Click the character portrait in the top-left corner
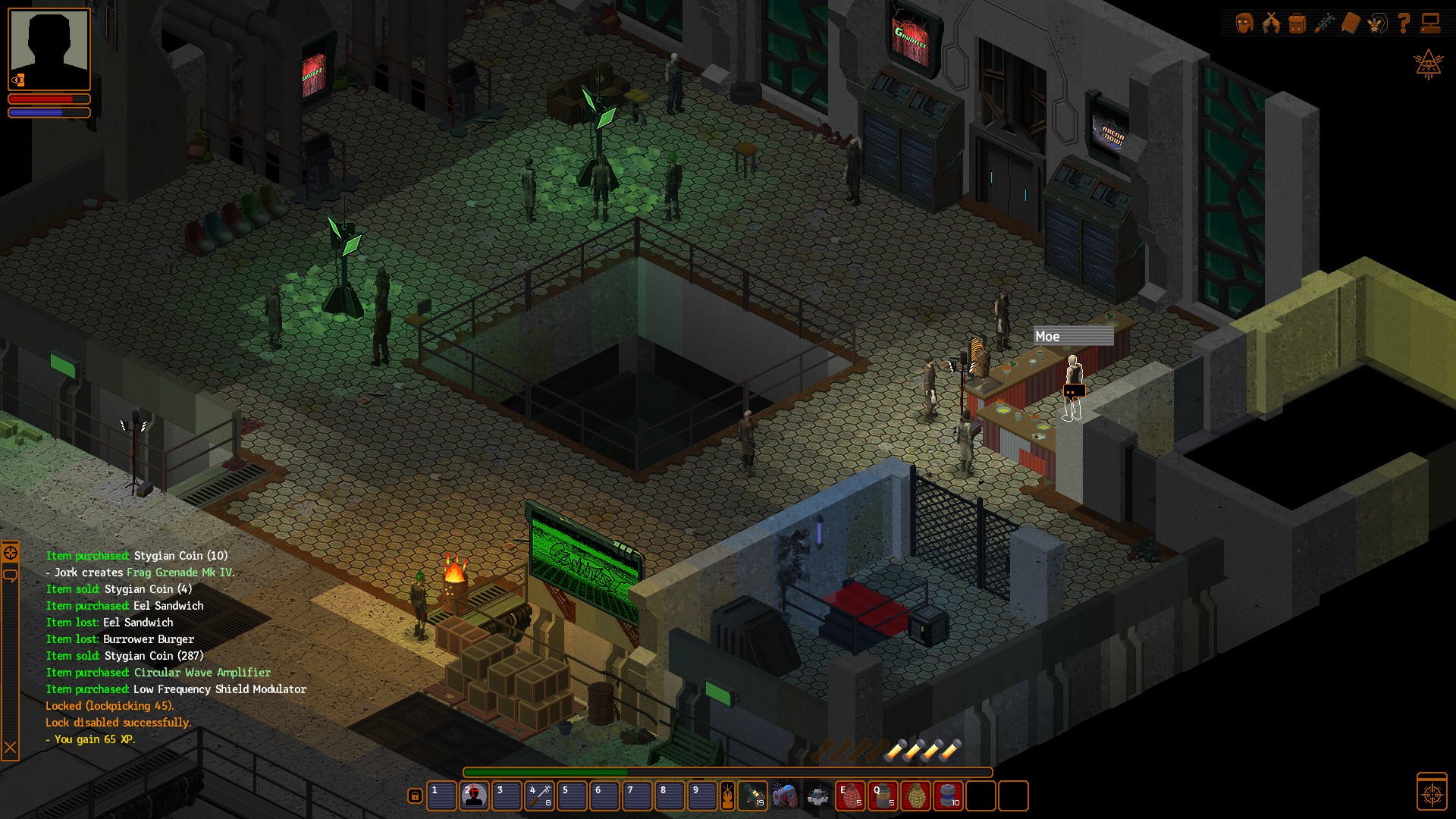This screenshot has height=819, width=1456. click(x=49, y=49)
